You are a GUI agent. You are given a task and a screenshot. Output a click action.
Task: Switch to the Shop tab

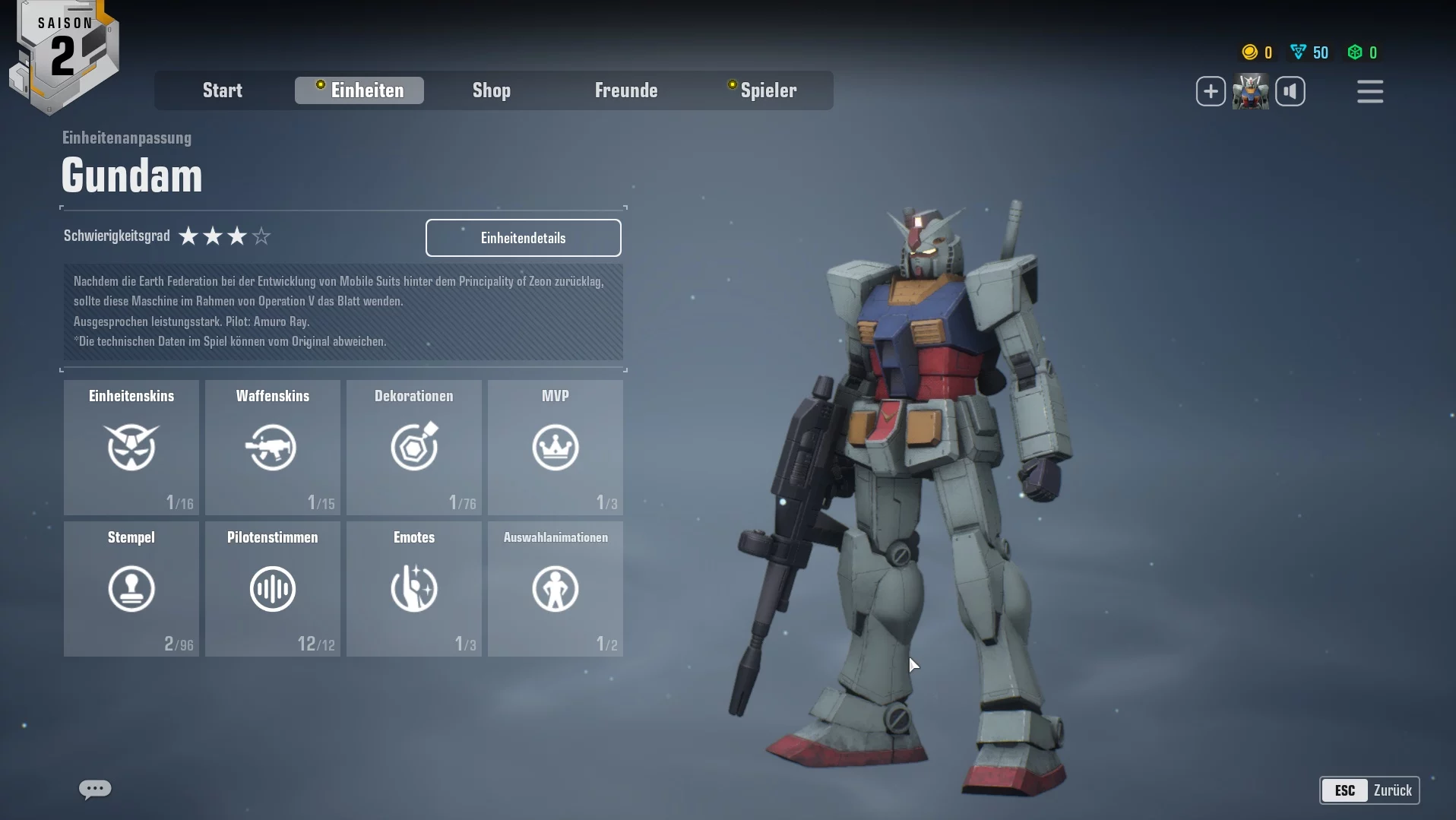(492, 90)
